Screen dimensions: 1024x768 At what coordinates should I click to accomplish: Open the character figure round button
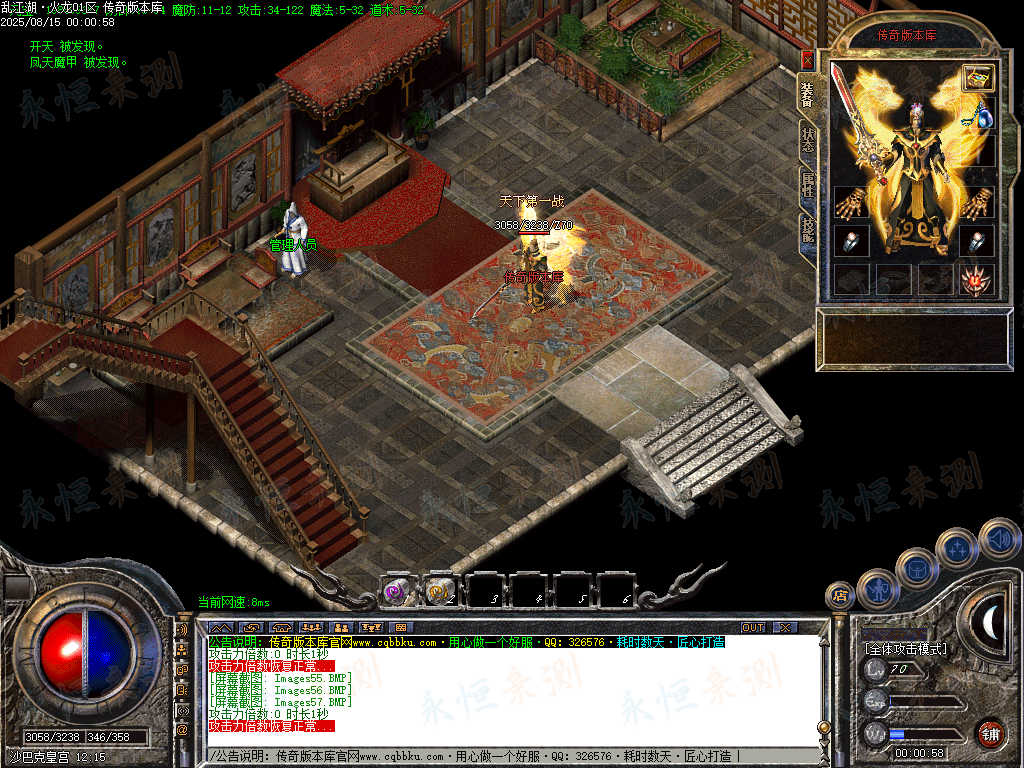click(x=877, y=588)
